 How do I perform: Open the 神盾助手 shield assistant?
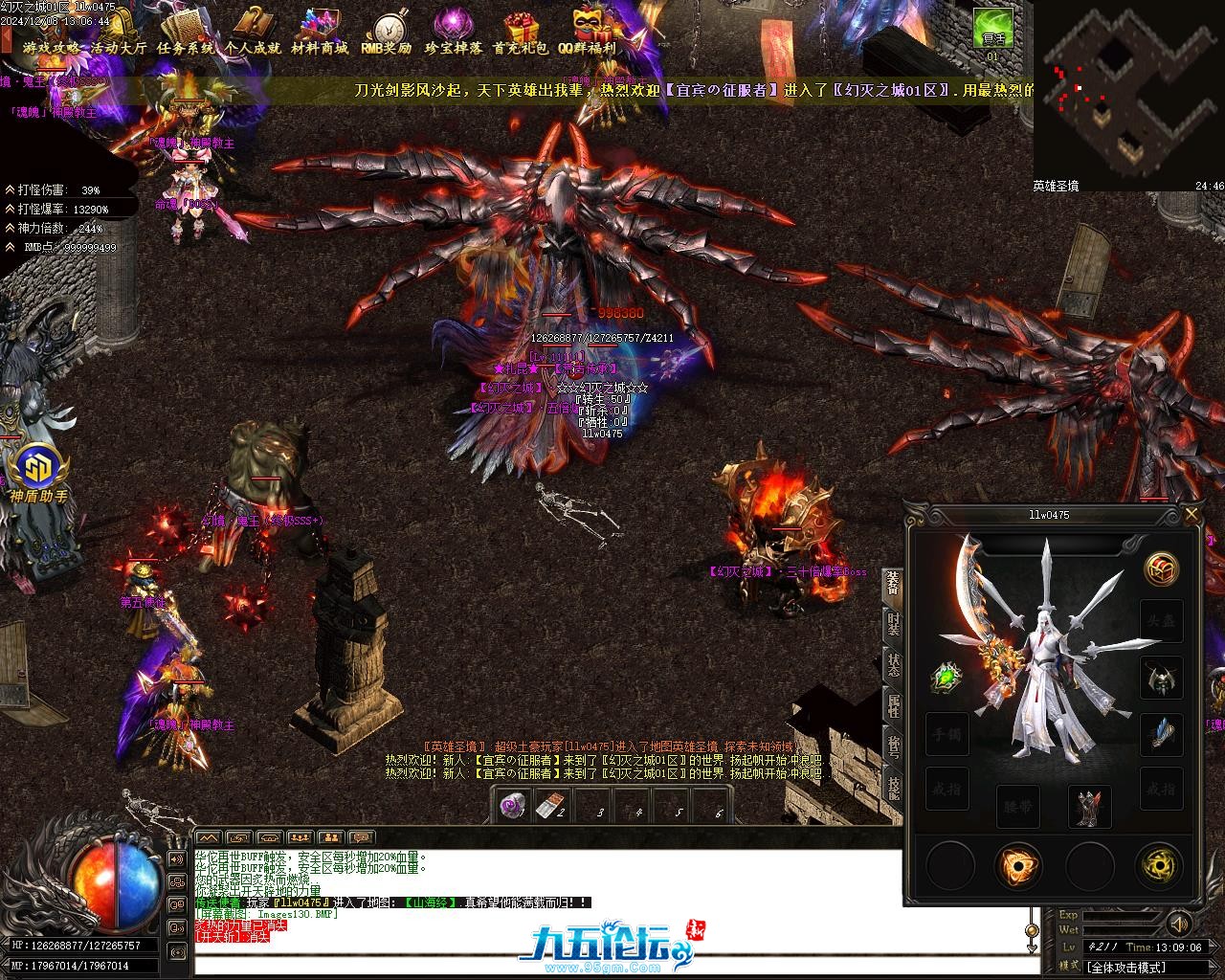click(38, 474)
